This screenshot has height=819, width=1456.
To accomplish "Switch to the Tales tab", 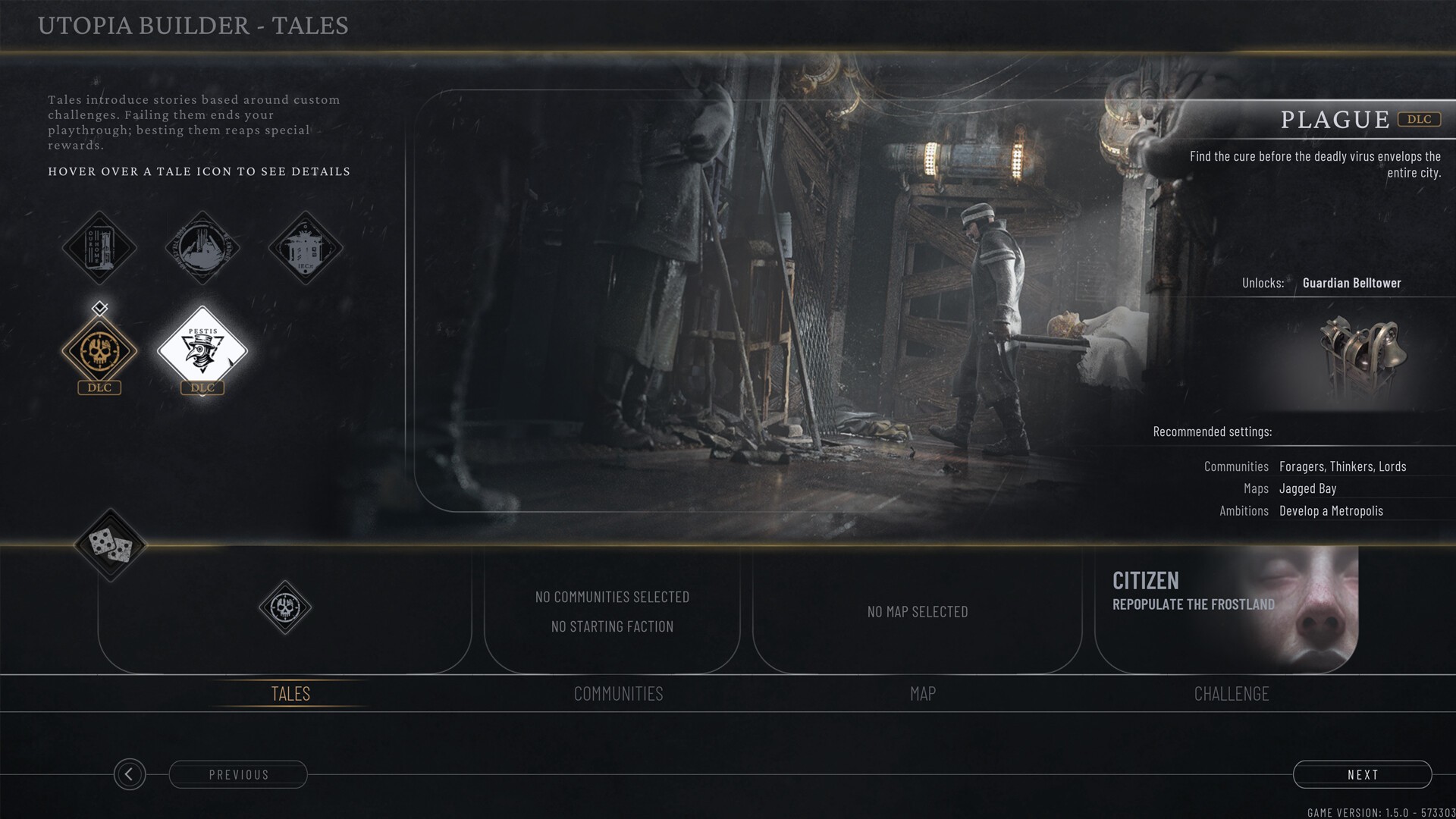I will pos(290,693).
